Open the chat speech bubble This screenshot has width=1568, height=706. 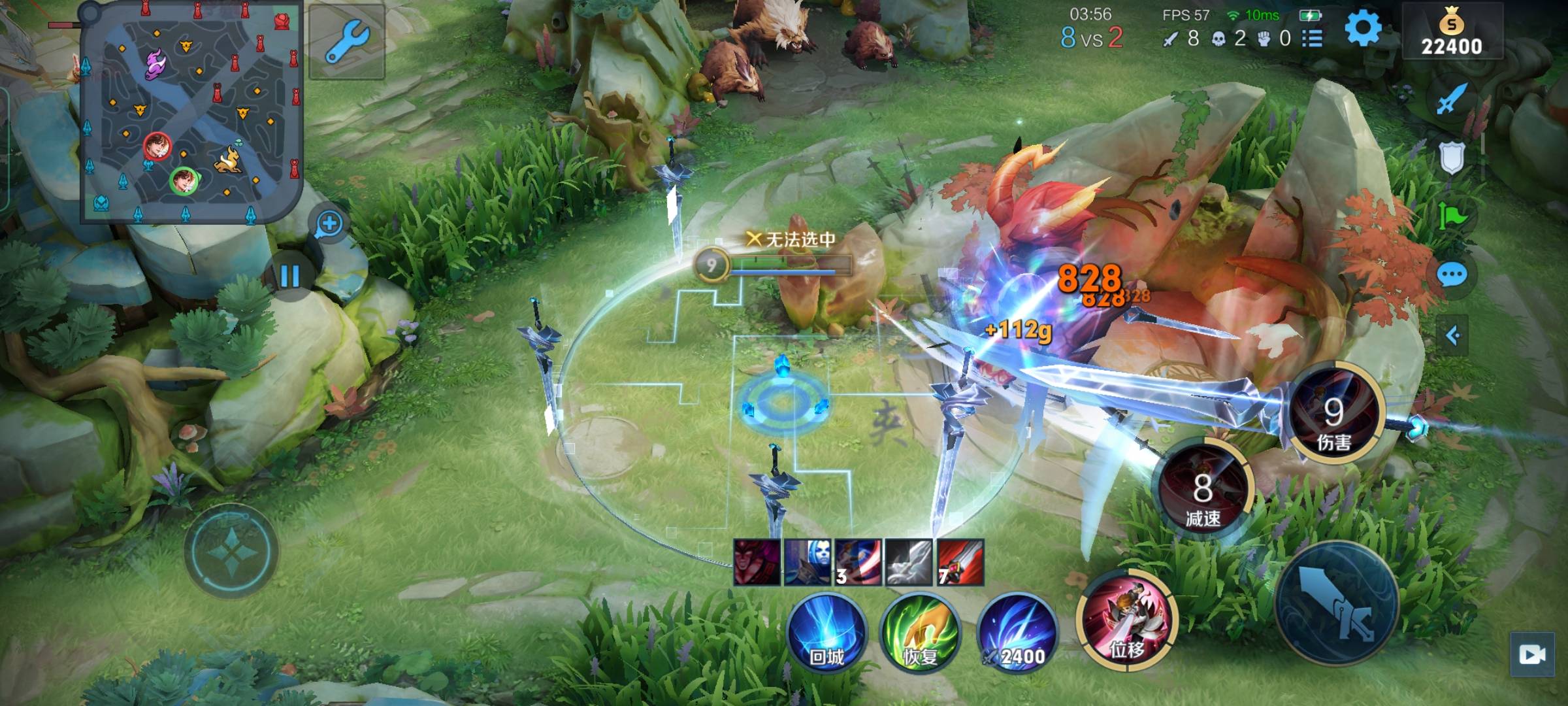point(1452,275)
